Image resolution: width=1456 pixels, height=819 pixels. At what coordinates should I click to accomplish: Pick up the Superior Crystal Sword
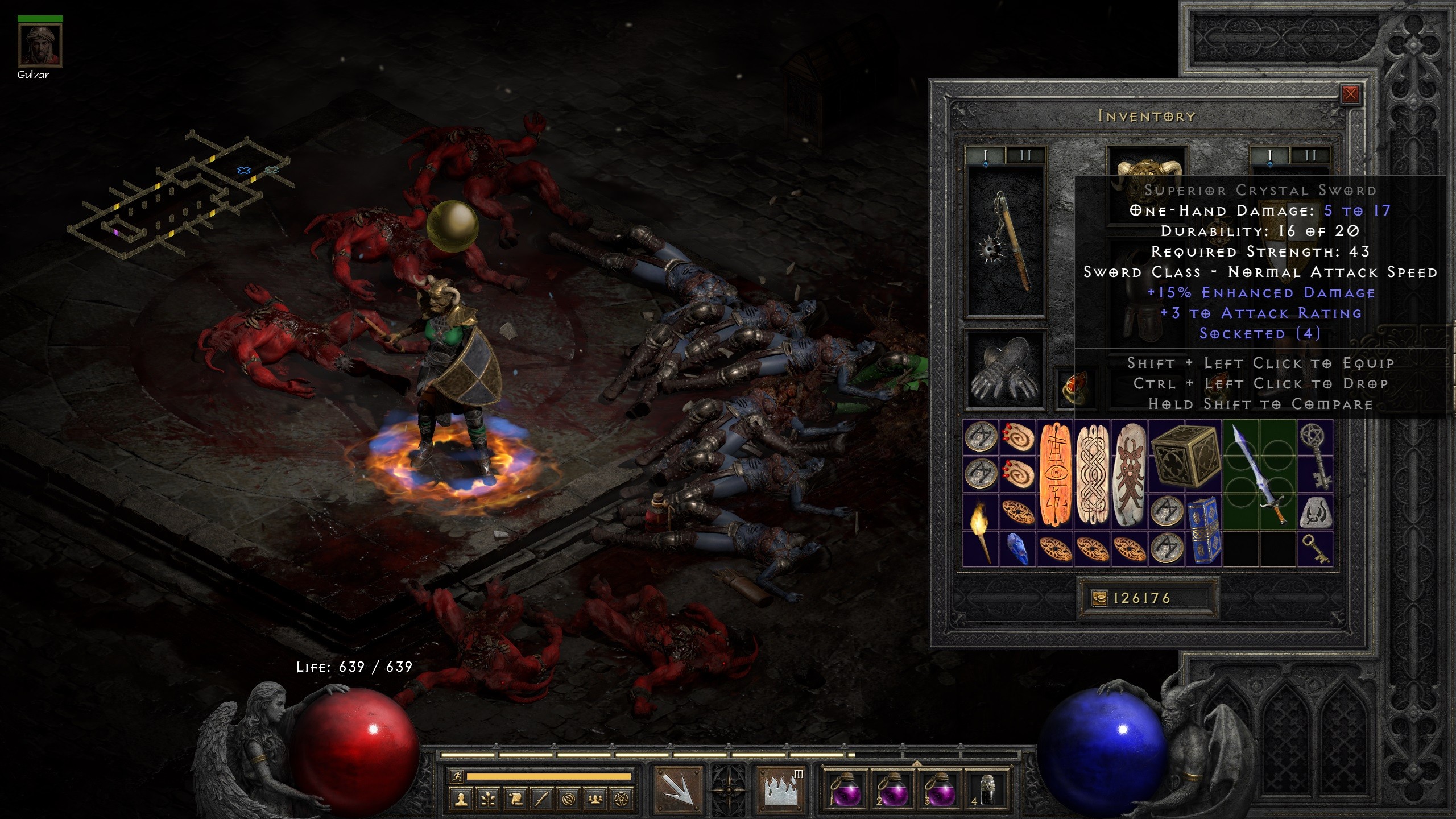pos(1259,475)
